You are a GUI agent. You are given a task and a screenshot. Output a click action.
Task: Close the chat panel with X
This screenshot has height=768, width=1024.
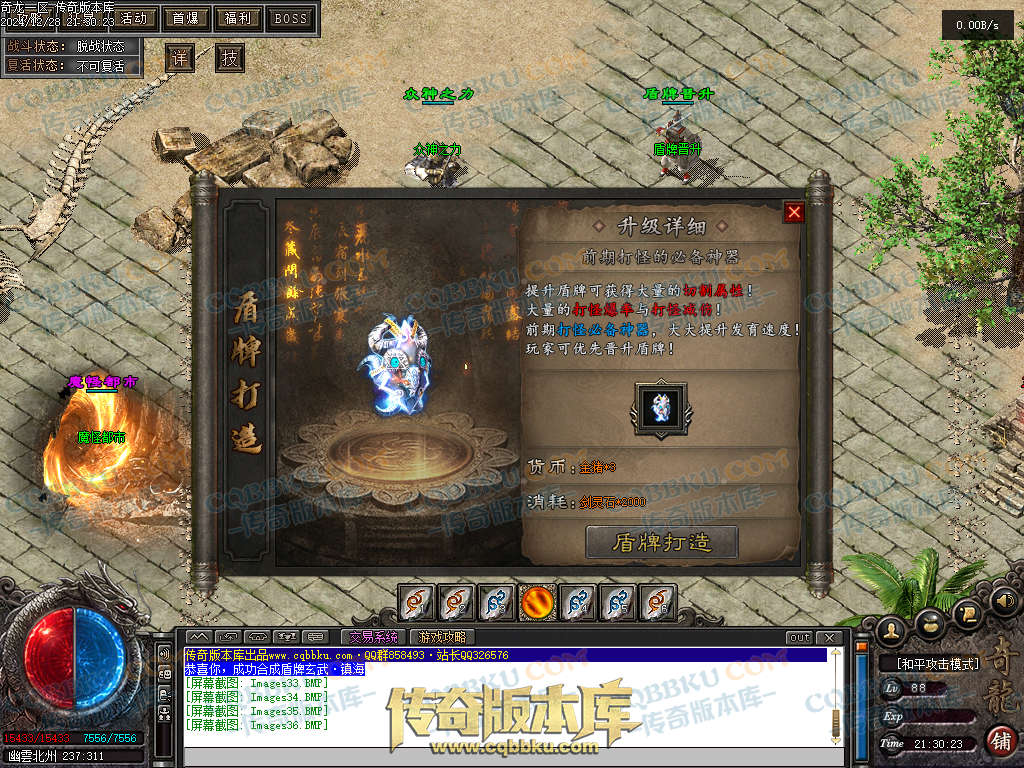pos(829,637)
